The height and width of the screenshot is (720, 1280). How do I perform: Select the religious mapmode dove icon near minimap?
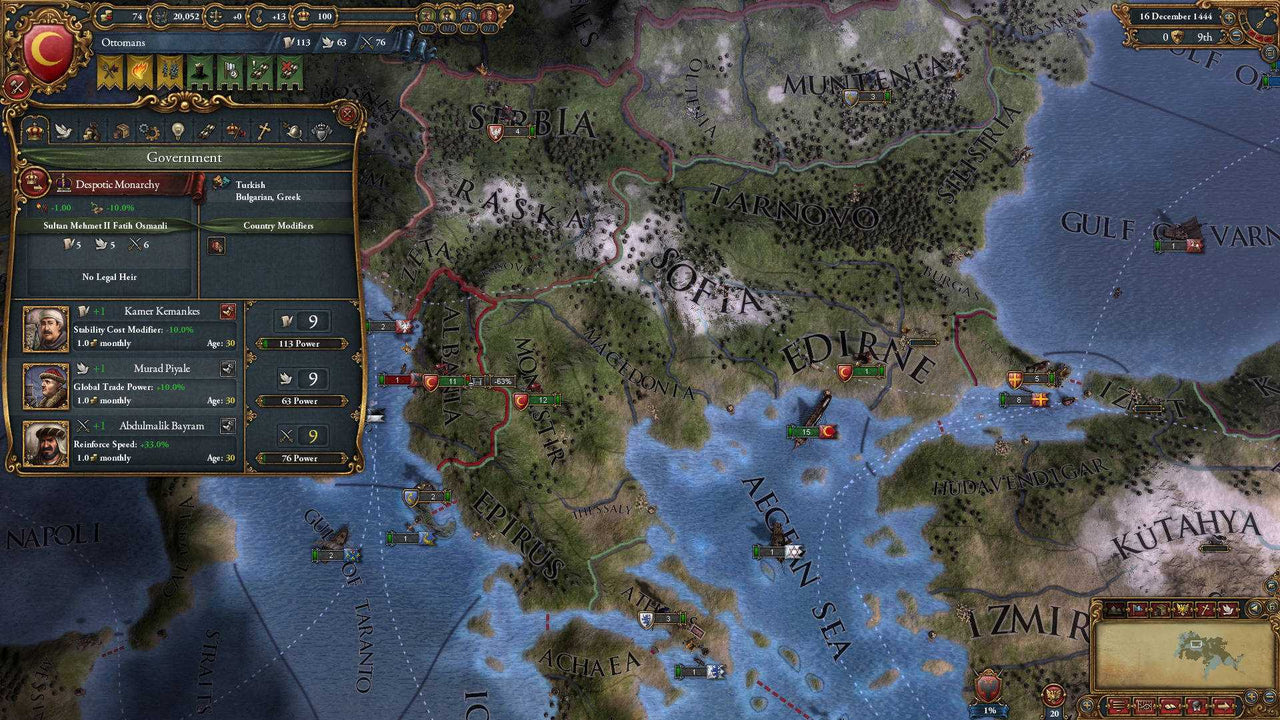(1228, 609)
